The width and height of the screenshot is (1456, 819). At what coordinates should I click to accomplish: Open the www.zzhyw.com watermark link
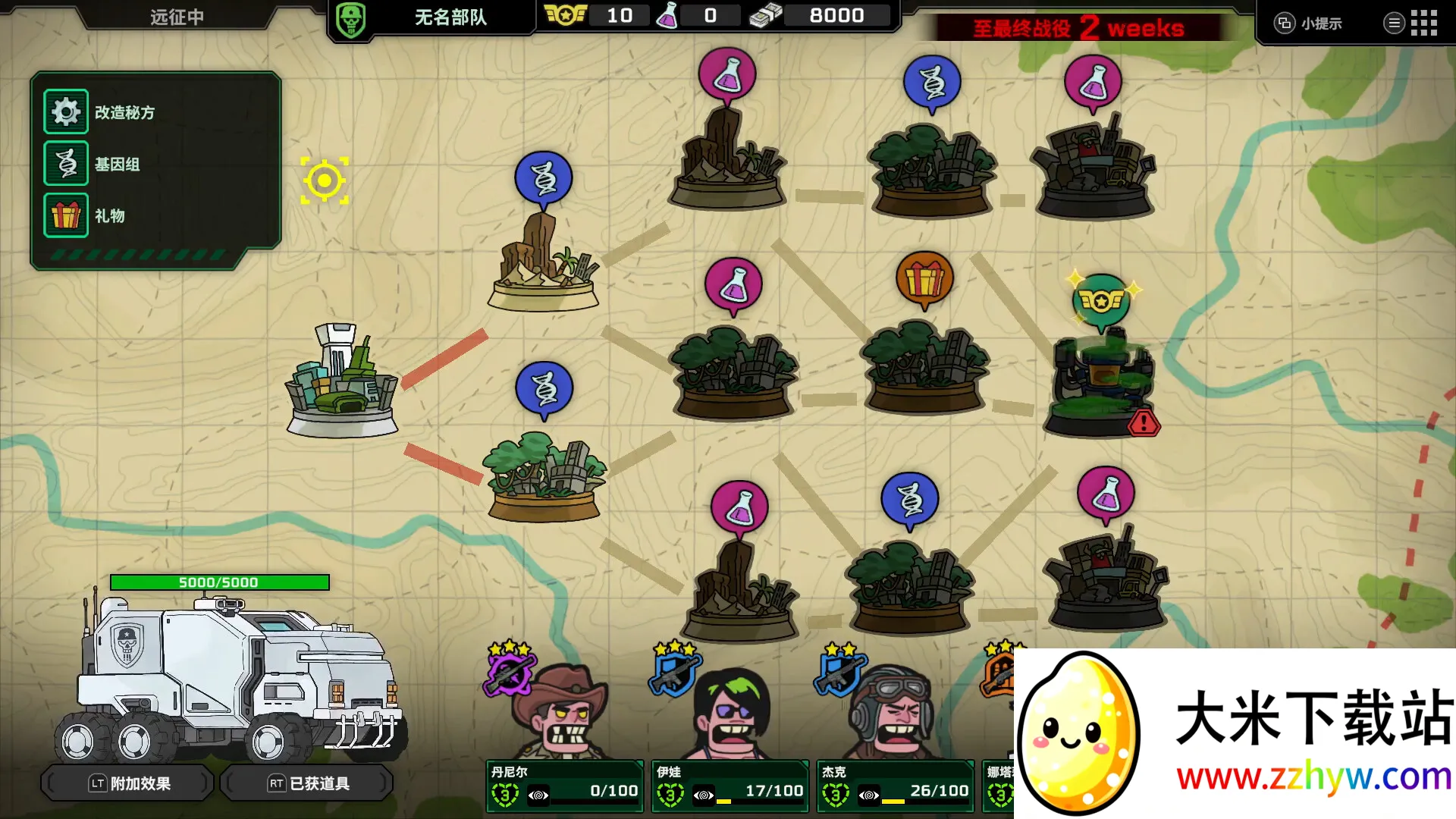tap(1313, 777)
